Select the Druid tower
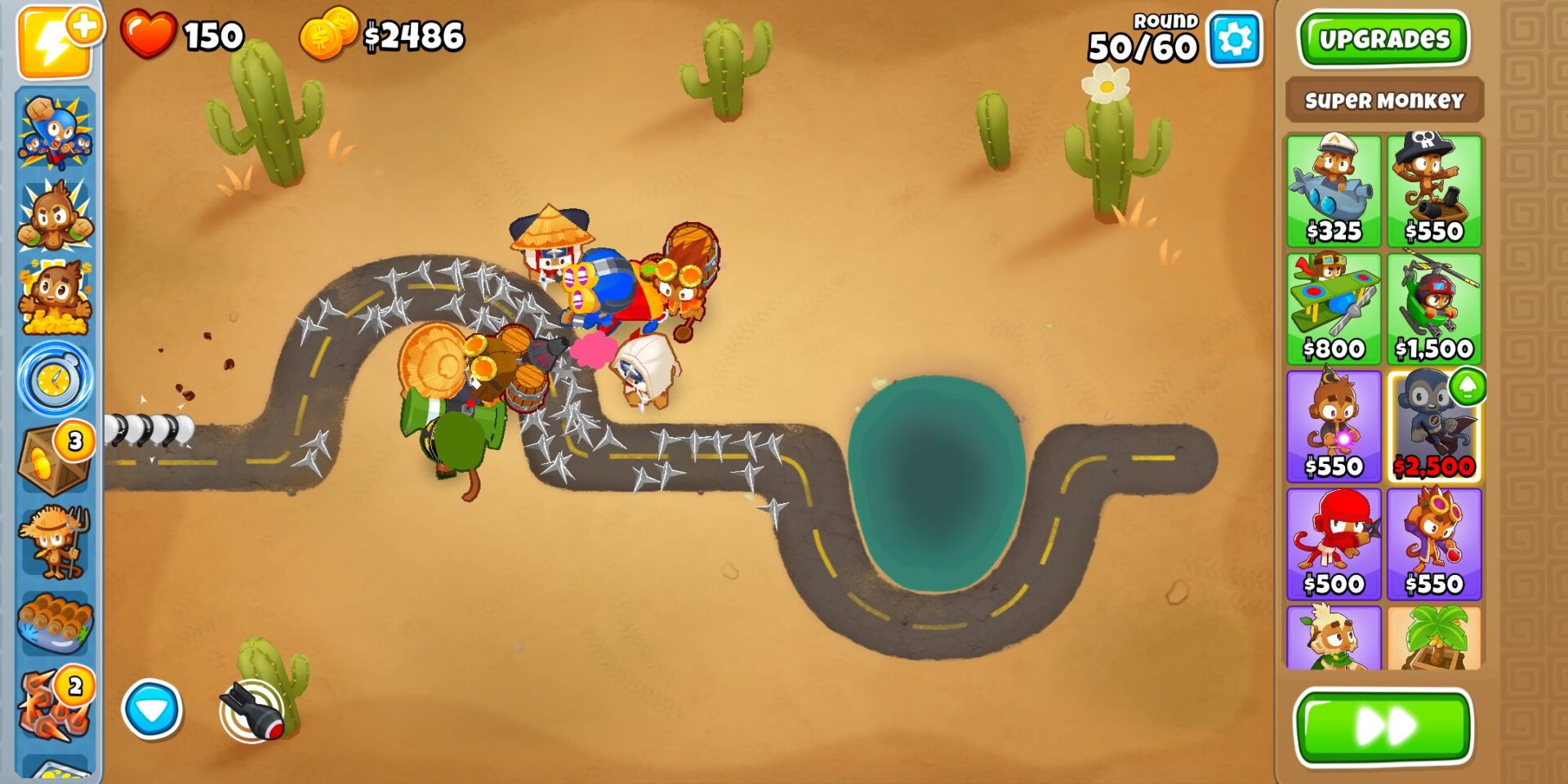Viewport: 1568px width, 784px height. pyautogui.click(x=1338, y=645)
